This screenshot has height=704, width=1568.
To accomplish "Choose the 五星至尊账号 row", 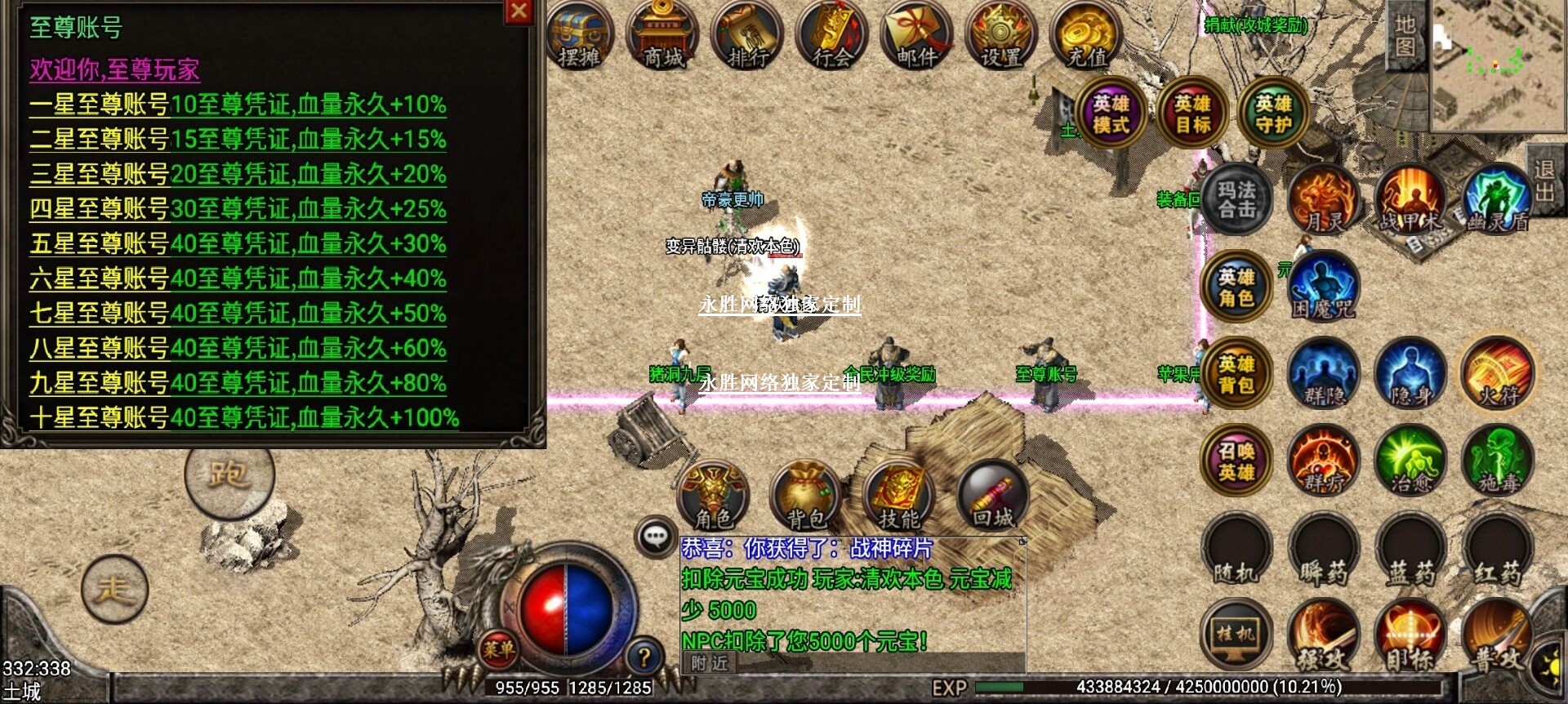I will [x=238, y=243].
